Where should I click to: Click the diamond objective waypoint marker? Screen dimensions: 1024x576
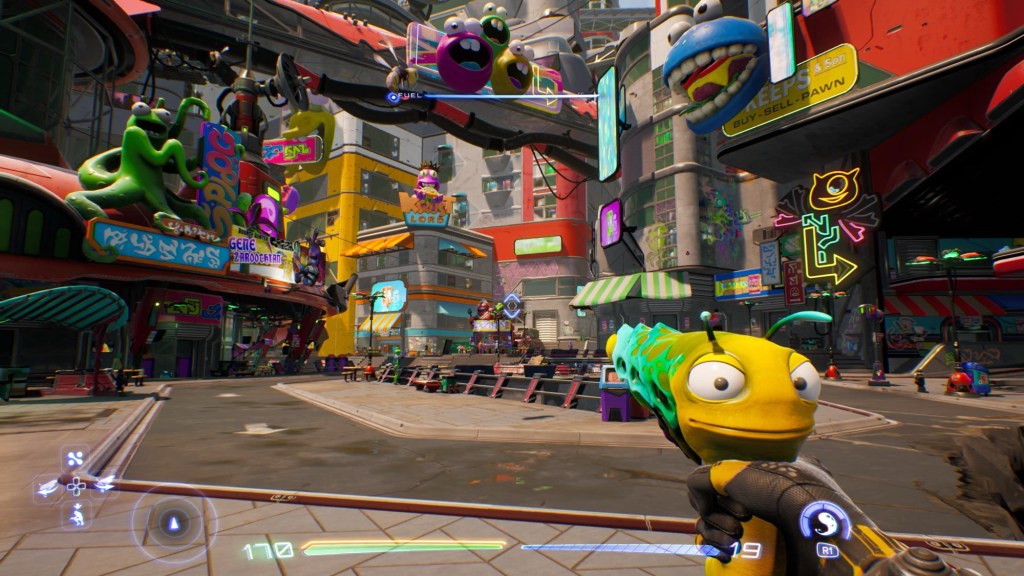[512, 305]
